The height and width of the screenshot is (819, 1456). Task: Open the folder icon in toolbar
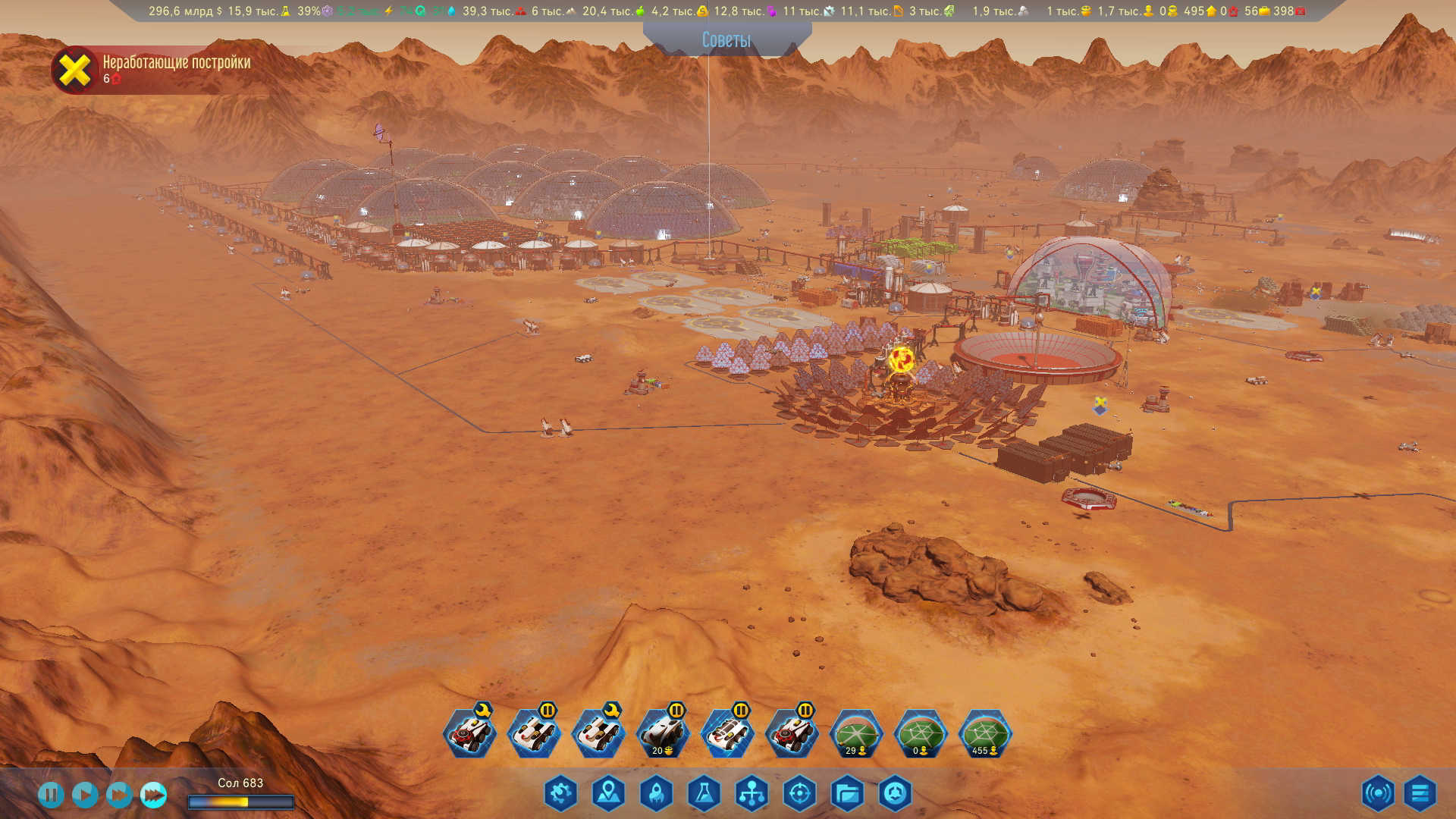847,794
